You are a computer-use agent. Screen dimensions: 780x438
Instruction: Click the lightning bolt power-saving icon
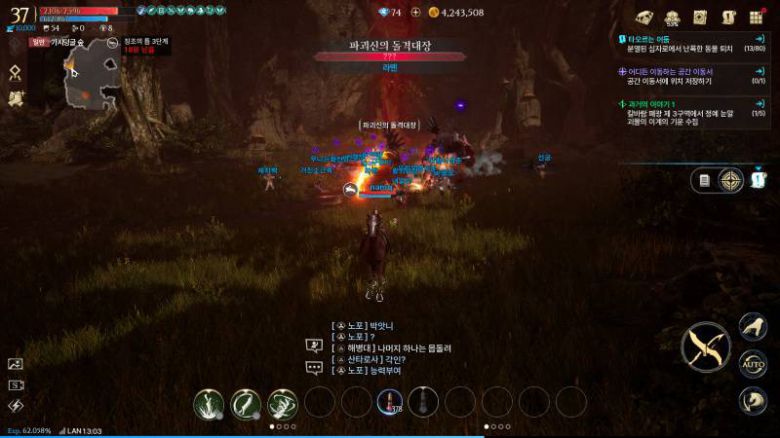point(15,406)
